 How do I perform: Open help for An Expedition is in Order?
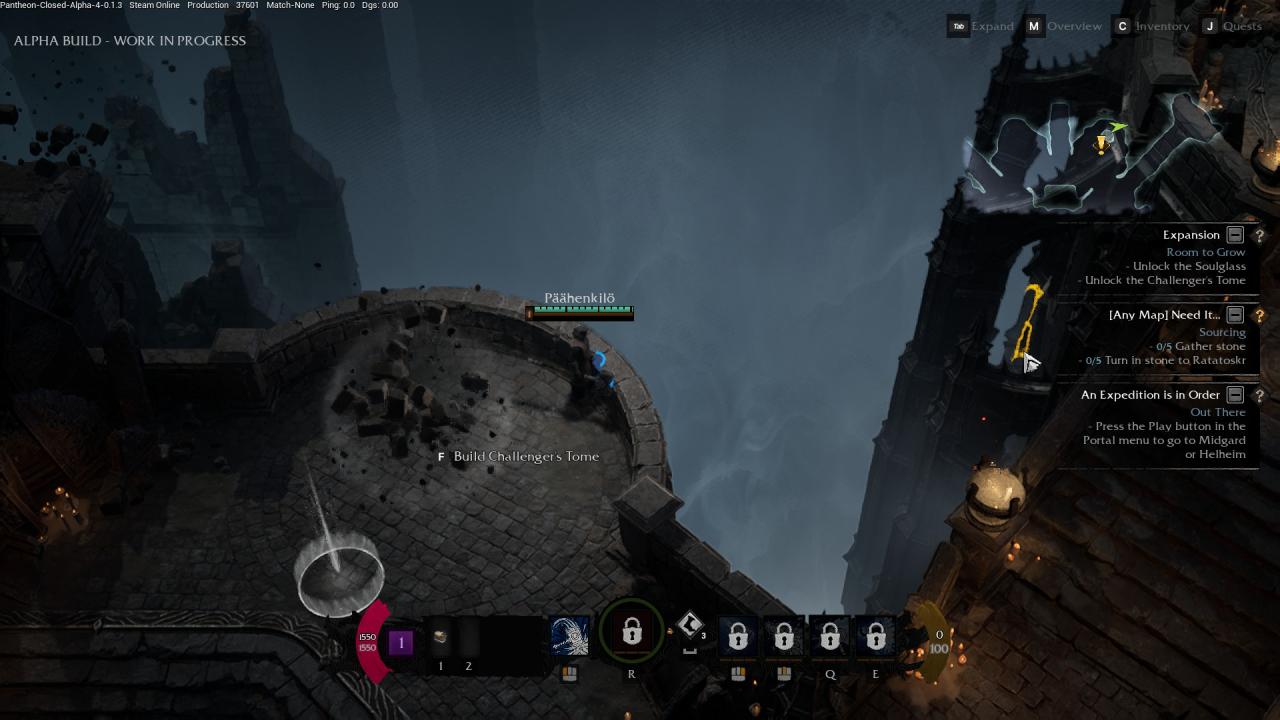click(x=1259, y=395)
